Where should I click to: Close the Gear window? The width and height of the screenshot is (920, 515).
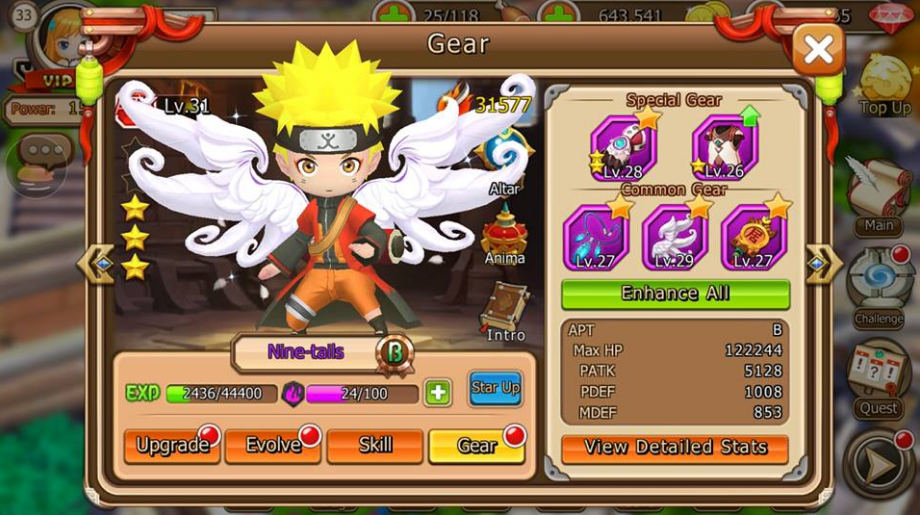(x=817, y=49)
